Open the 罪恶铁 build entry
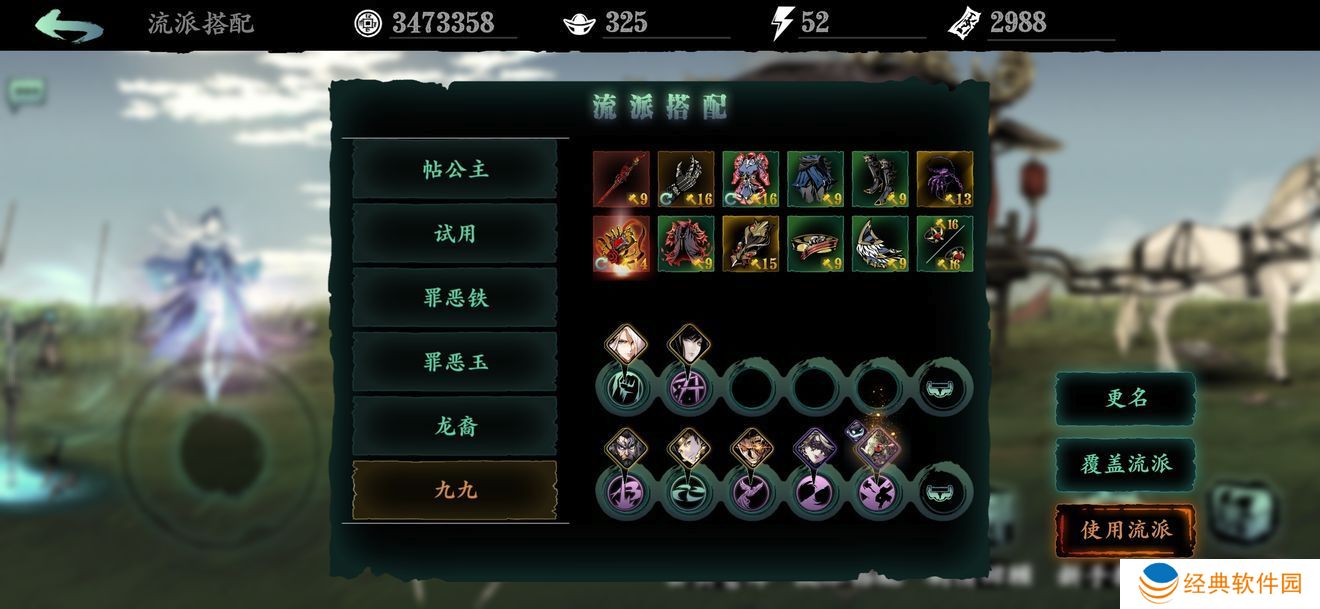1320x609 pixels. (455, 298)
